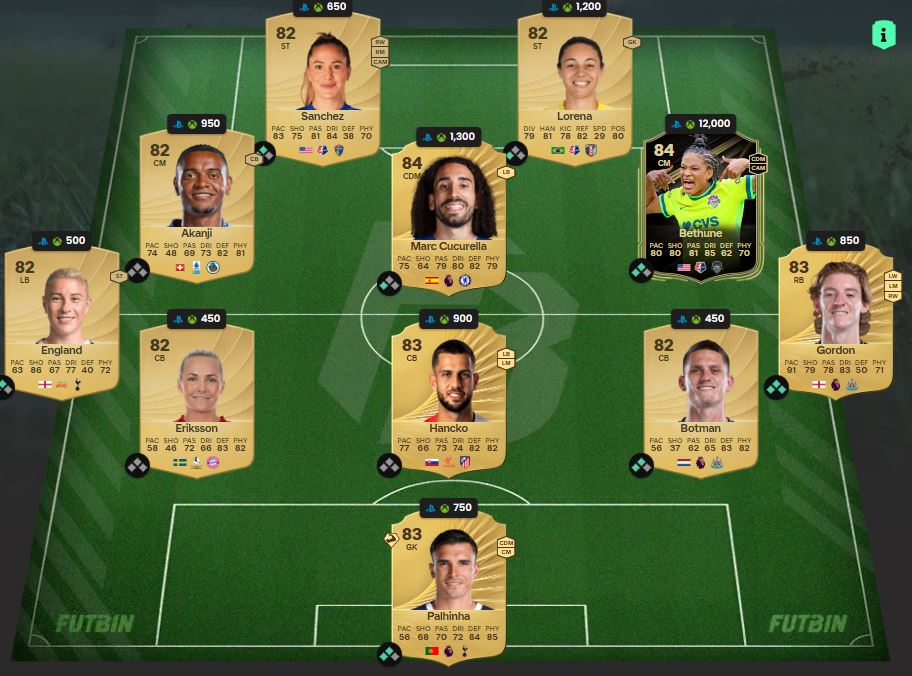Click Bethune's 12,000 price tag
Viewport: 912px width, 676px height.
click(x=700, y=124)
